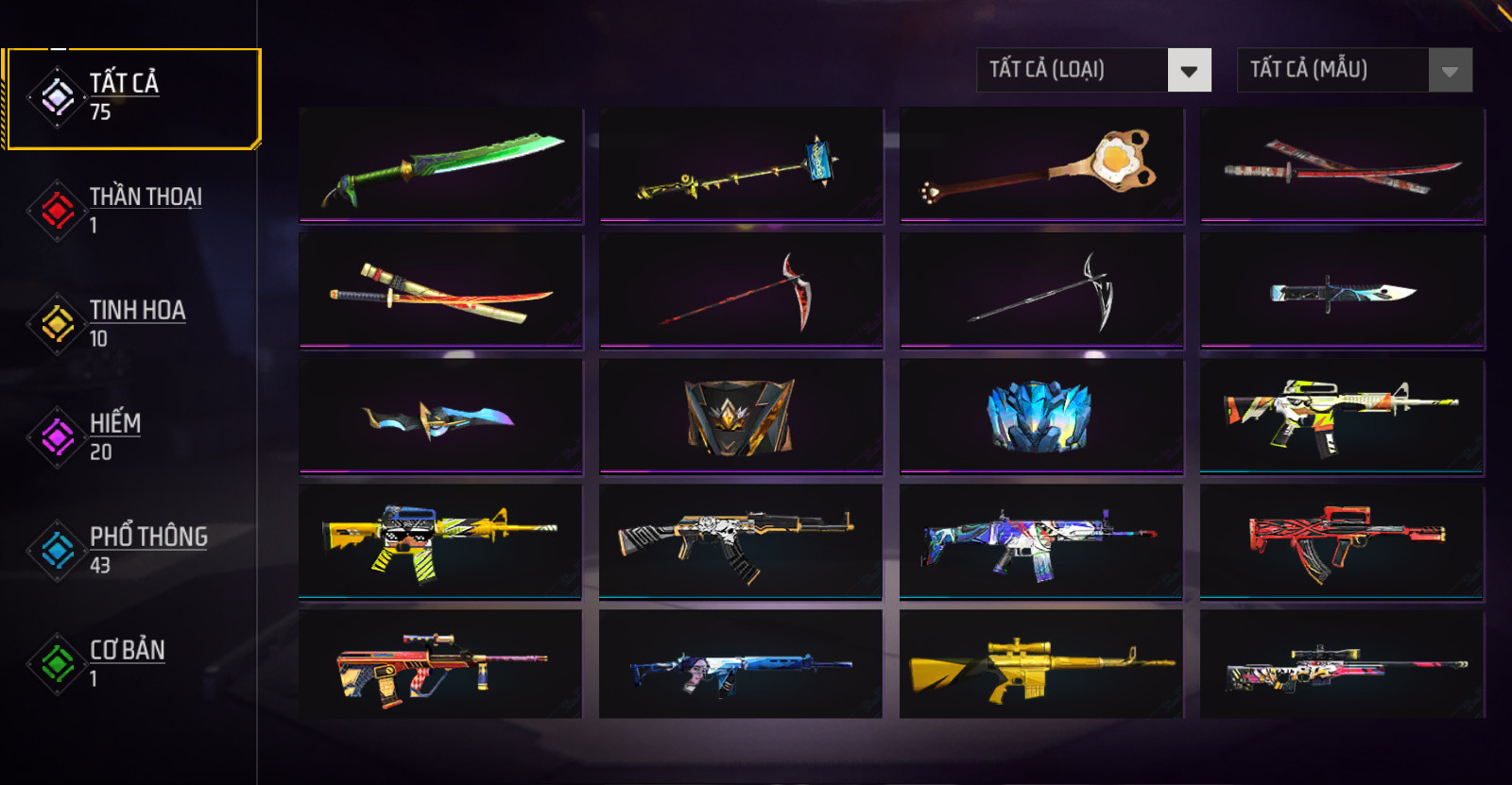Select the blue and white combat knife skin
The image size is (1512, 785).
[x=1342, y=291]
